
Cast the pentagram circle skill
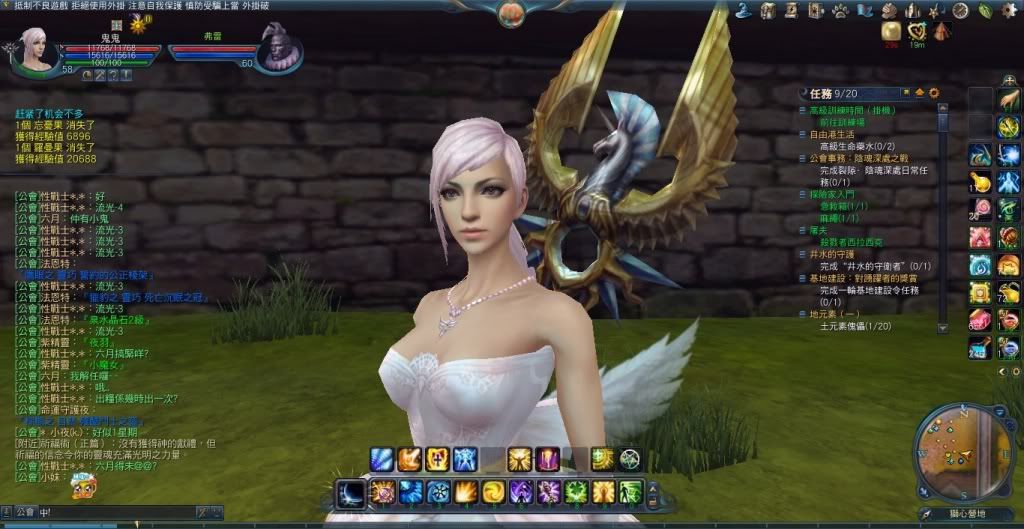(630, 459)
